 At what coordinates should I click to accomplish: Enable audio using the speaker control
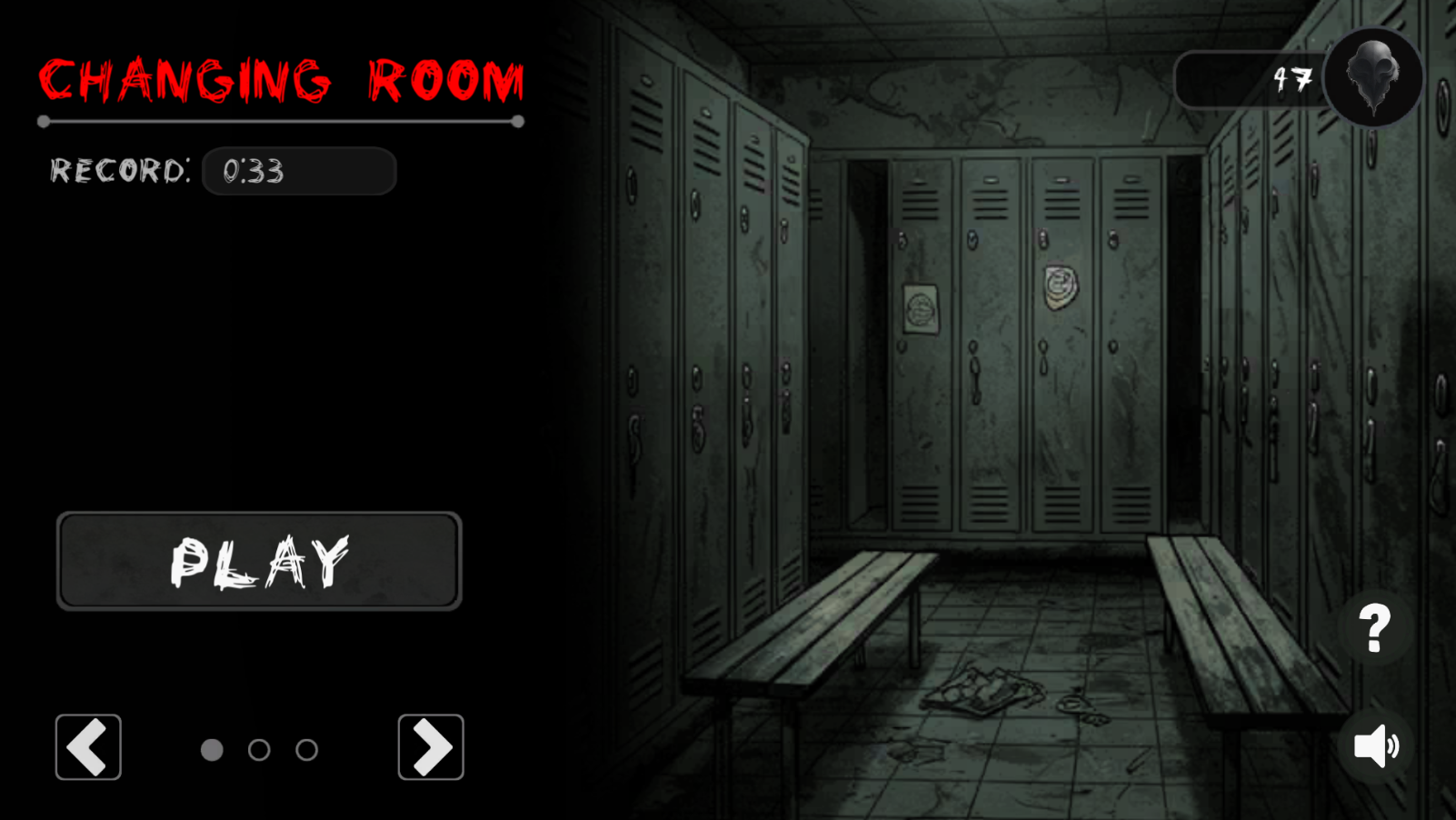click(x=1375, y=747)
